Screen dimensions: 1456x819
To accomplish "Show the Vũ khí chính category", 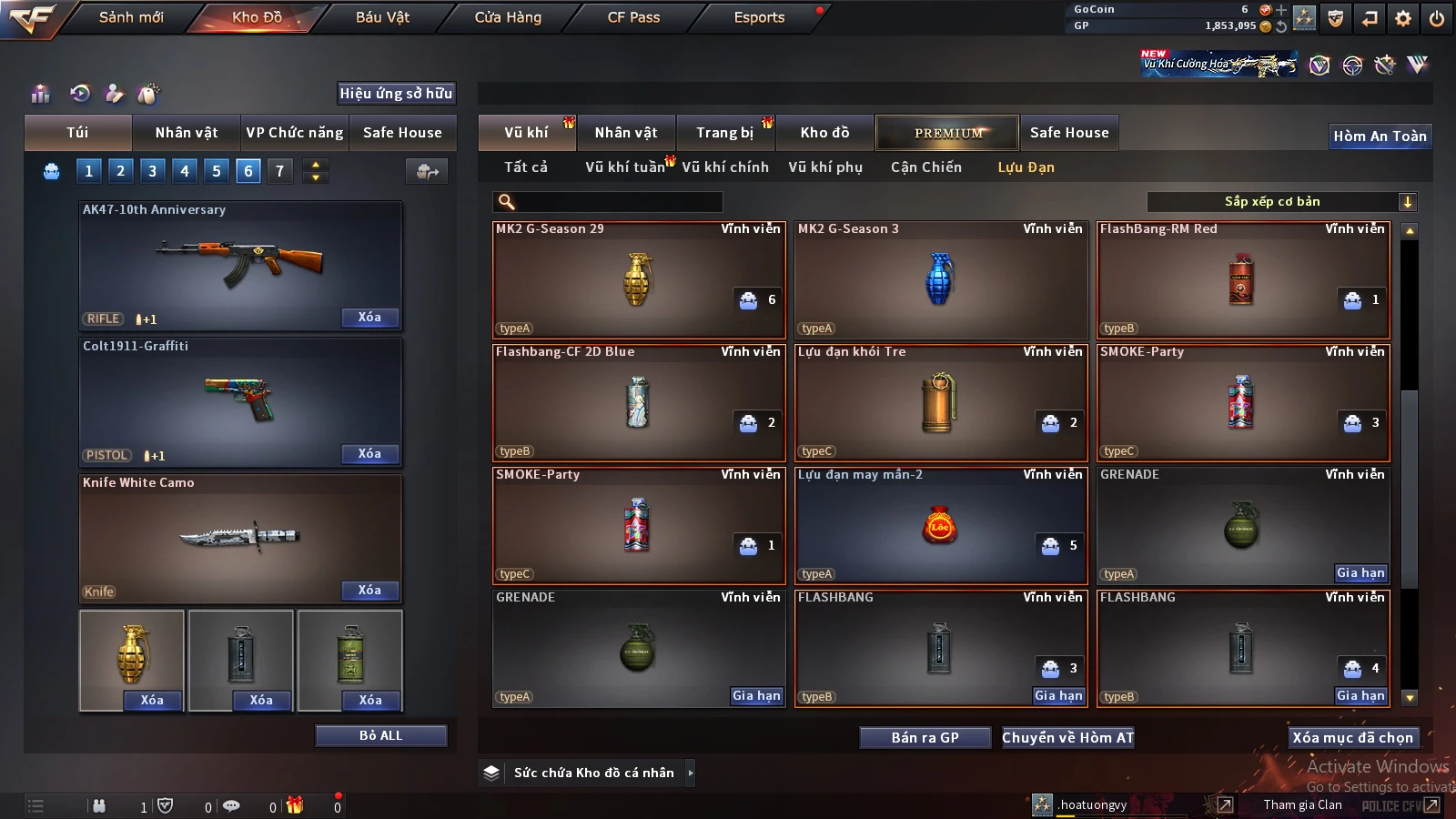I will click(x=724, y=167).
